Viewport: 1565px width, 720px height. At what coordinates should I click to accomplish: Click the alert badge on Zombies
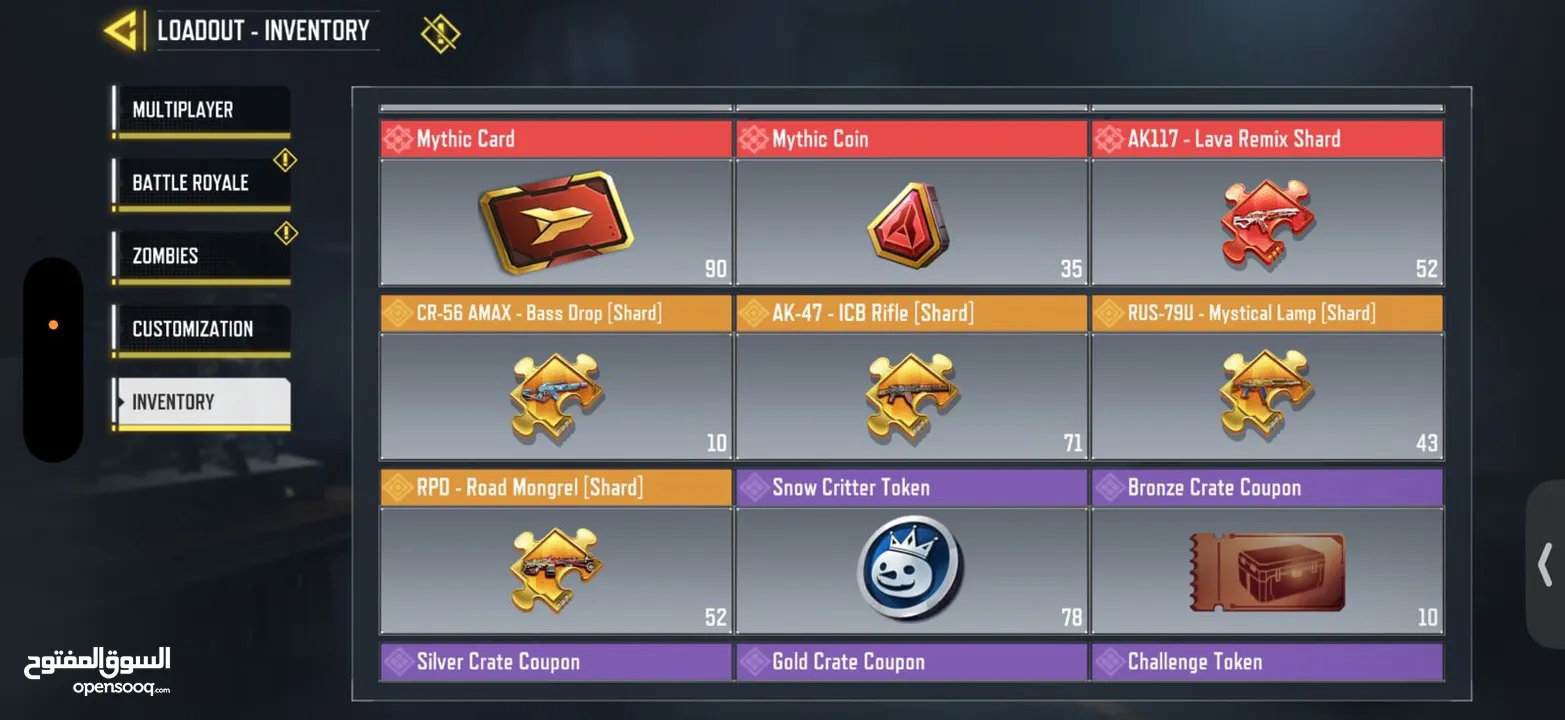286,233
